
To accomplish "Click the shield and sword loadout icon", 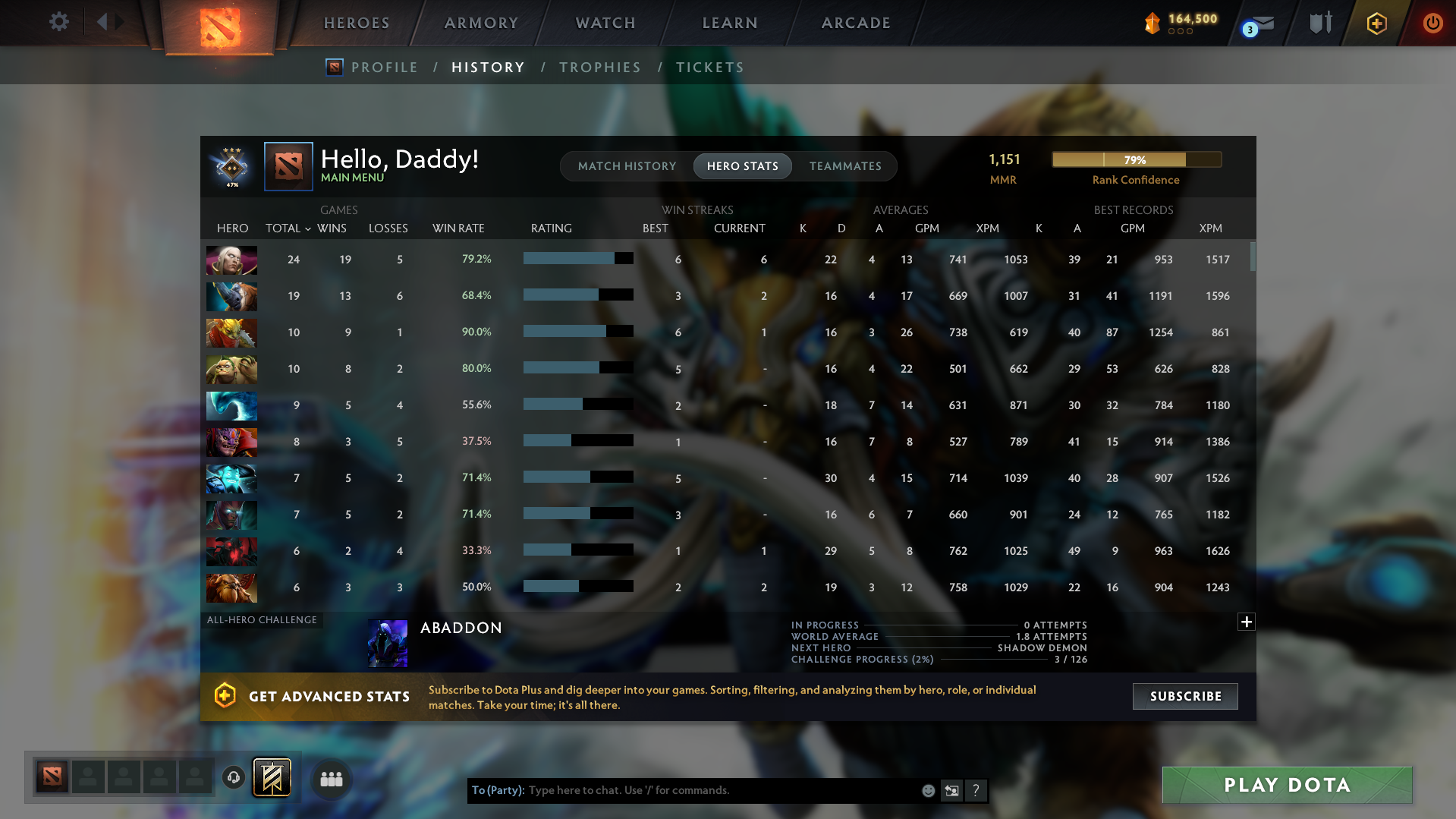I will click(1320, 23).
